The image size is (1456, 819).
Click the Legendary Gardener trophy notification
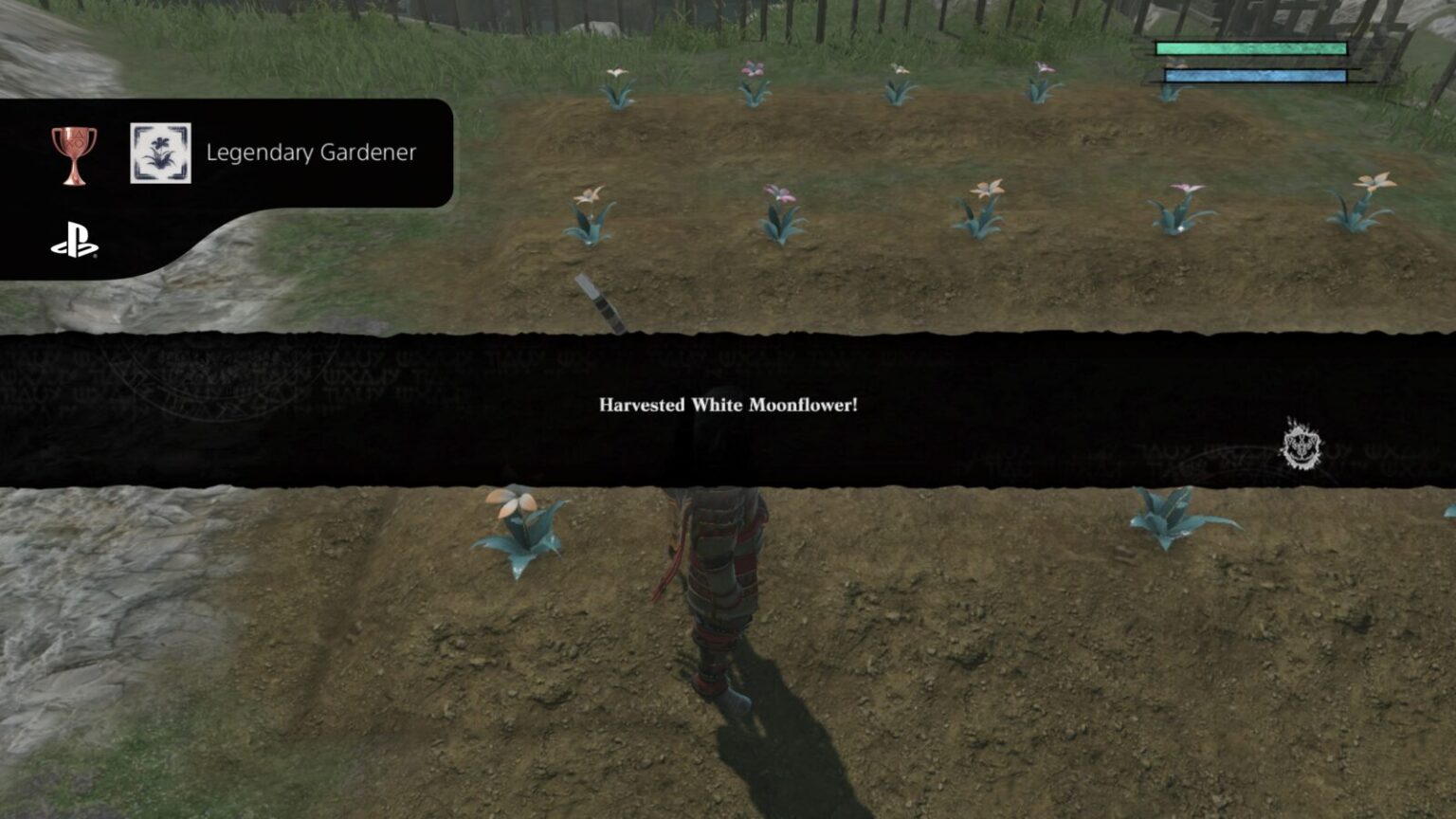coord(311,152)
